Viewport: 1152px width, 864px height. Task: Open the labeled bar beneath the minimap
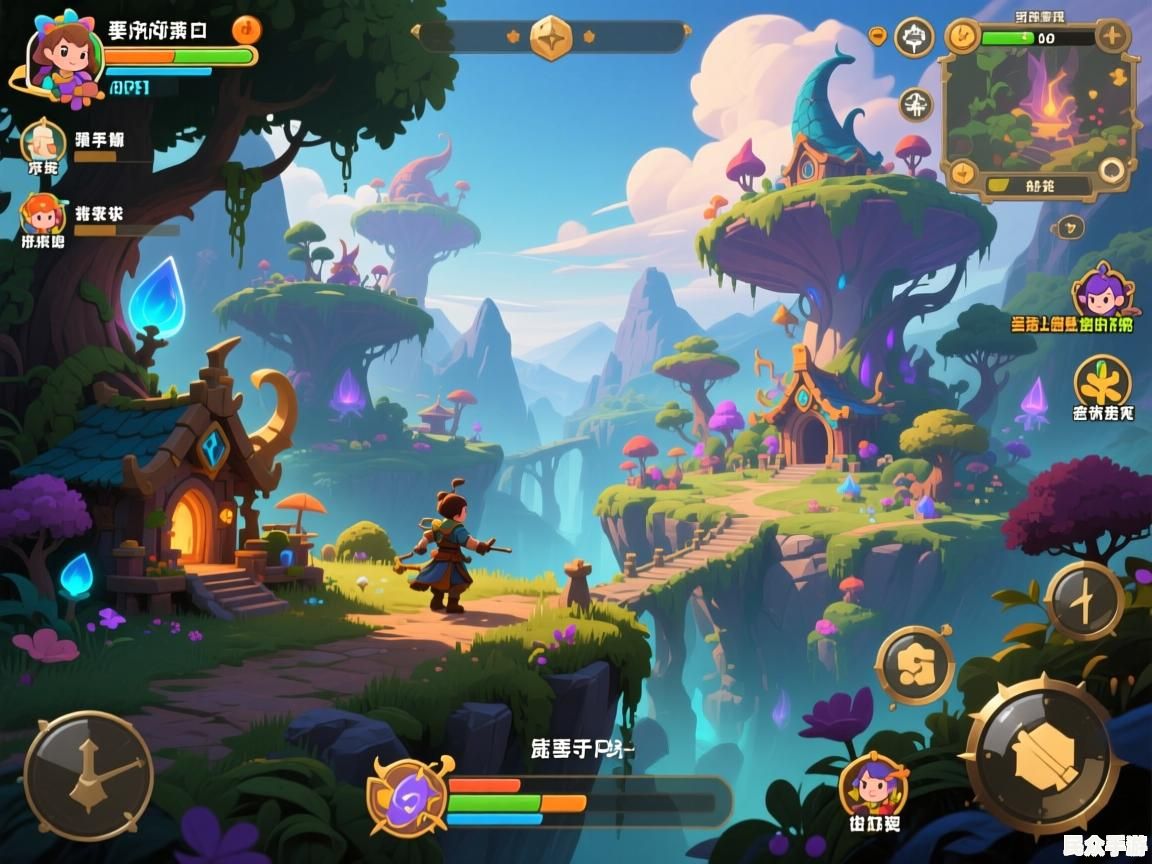(x=1038, y=185)
